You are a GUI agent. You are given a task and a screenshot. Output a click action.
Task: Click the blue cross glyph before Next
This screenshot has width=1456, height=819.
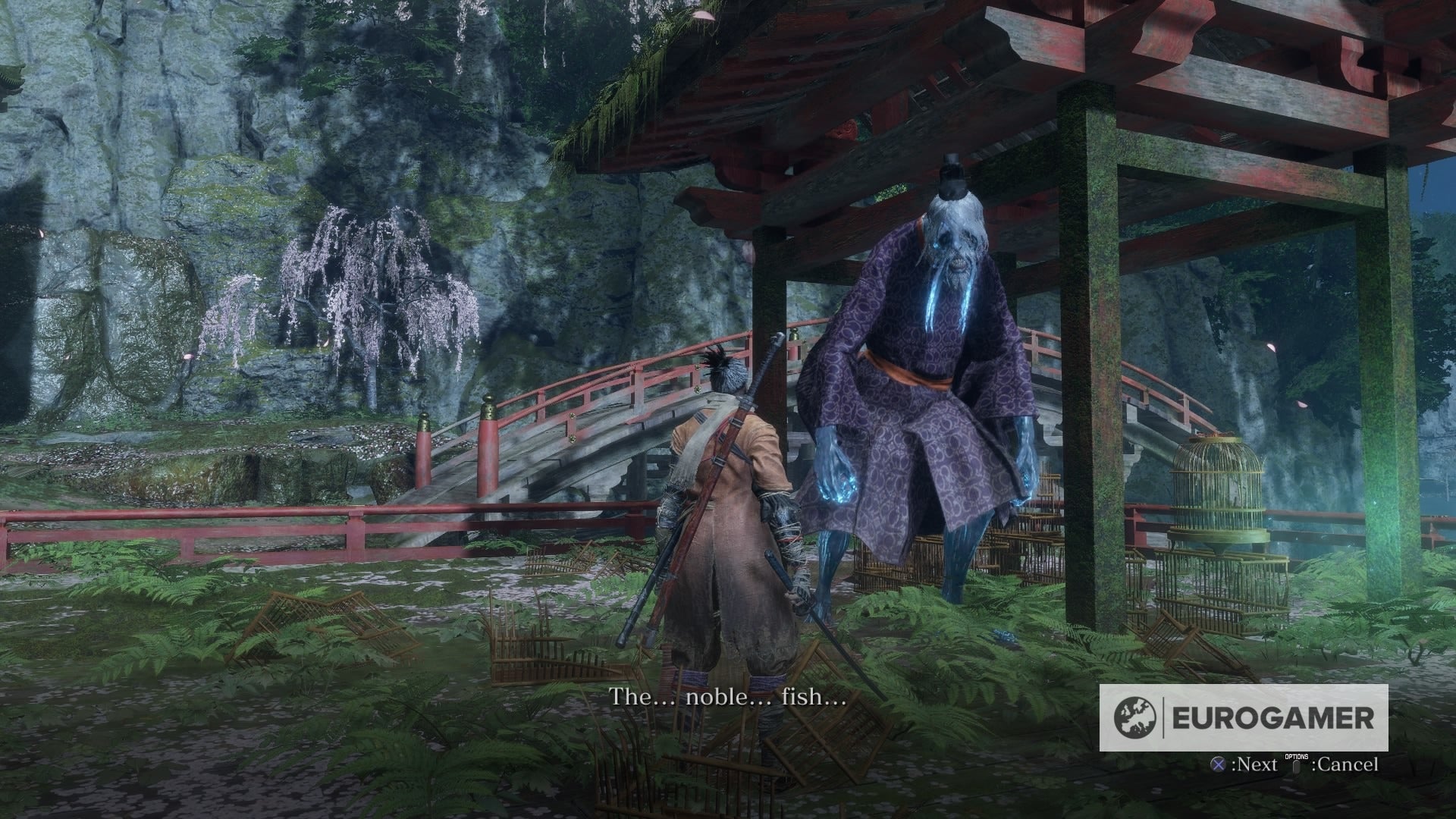(x=1216, y=765)
